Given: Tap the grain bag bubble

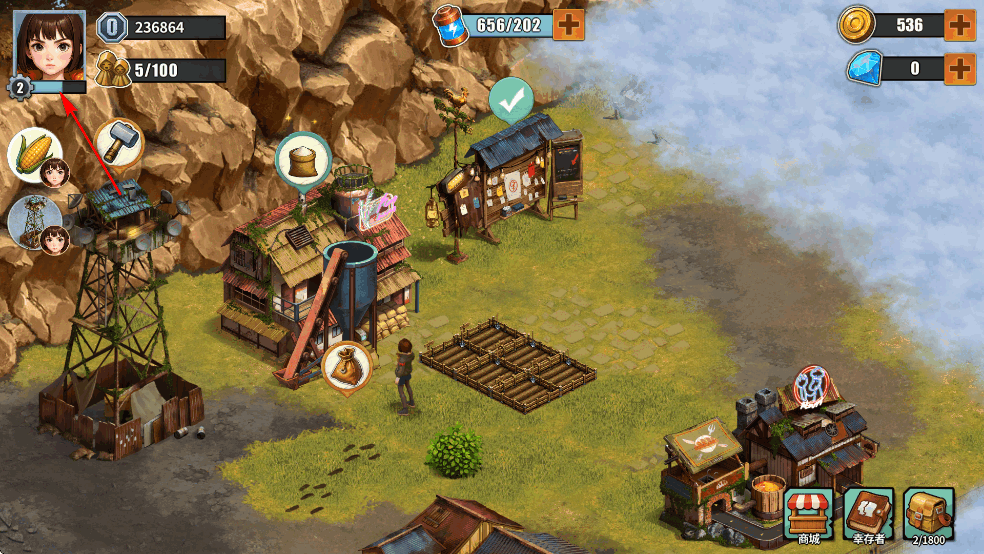Looking at the screenshot, I should pos(347,366).
